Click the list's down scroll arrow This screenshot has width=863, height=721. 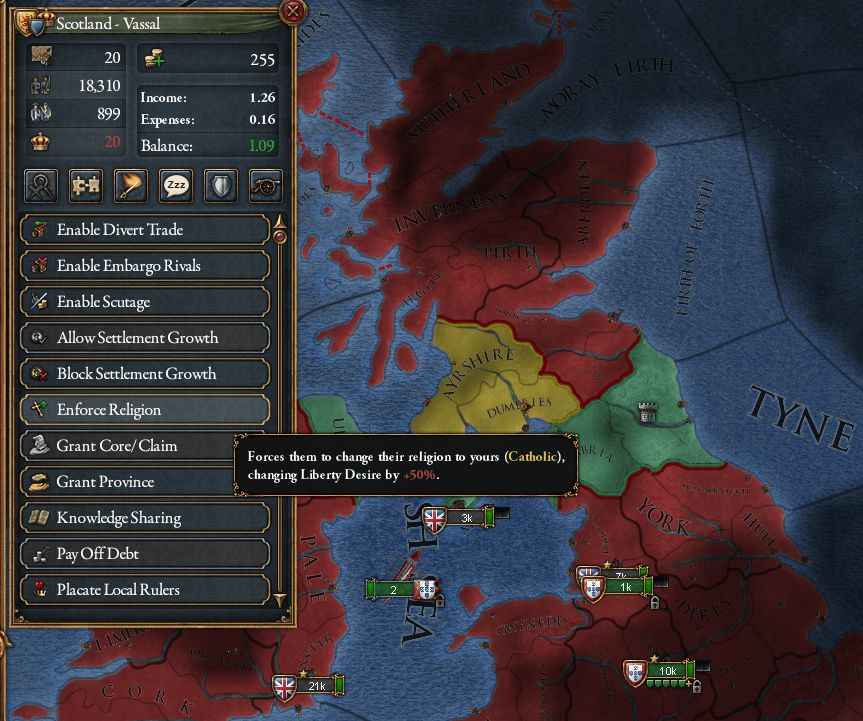[280, 599]
